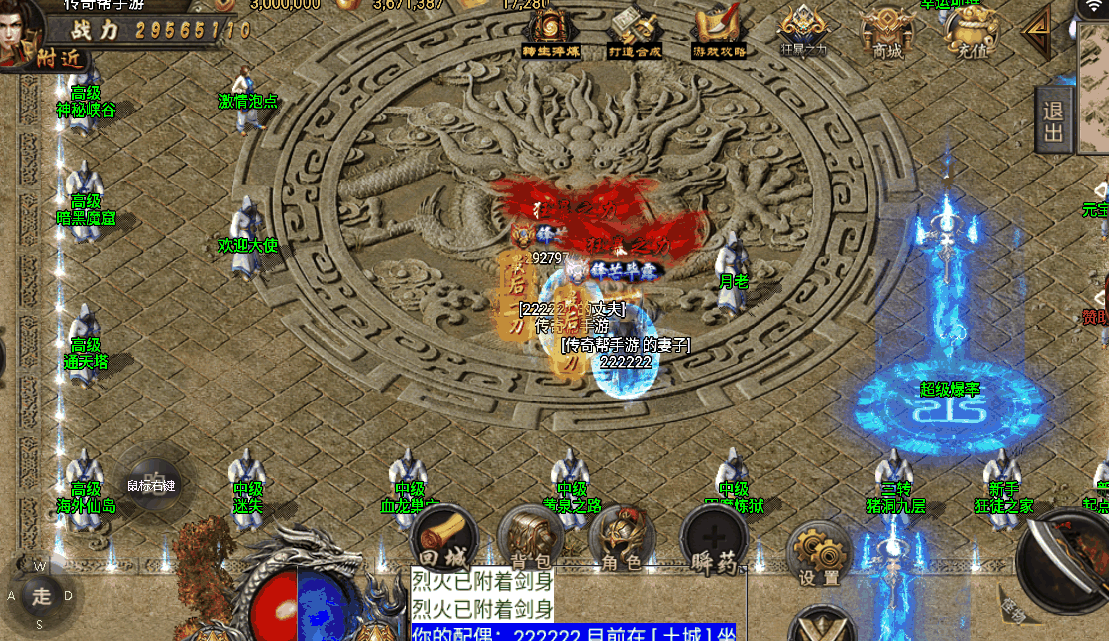The height and width of the screenshot is (641, 1109).
Task: Tap the 走 movement joystick
Action: pos(41,597)
